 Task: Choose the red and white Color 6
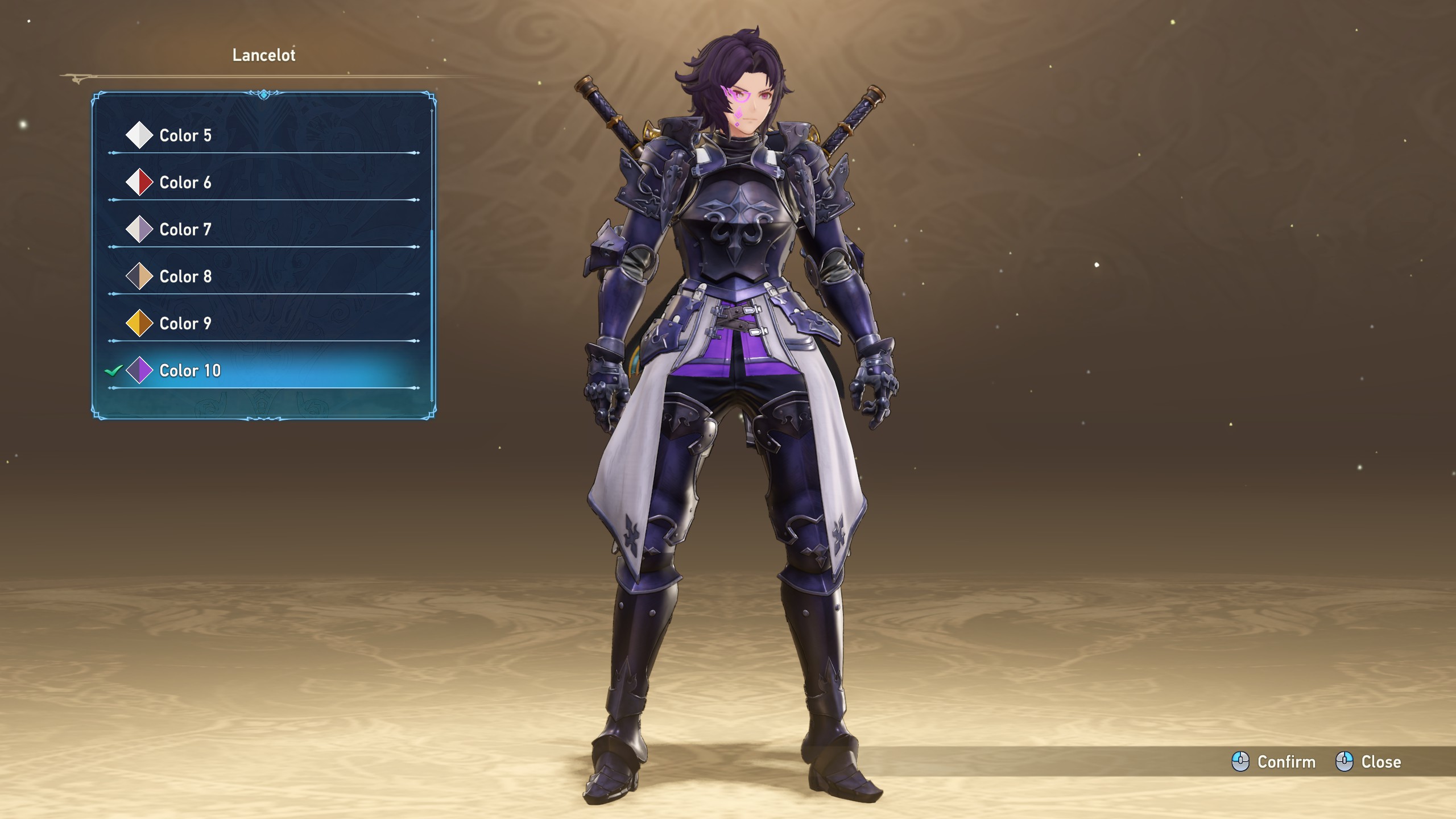[185, 183]
